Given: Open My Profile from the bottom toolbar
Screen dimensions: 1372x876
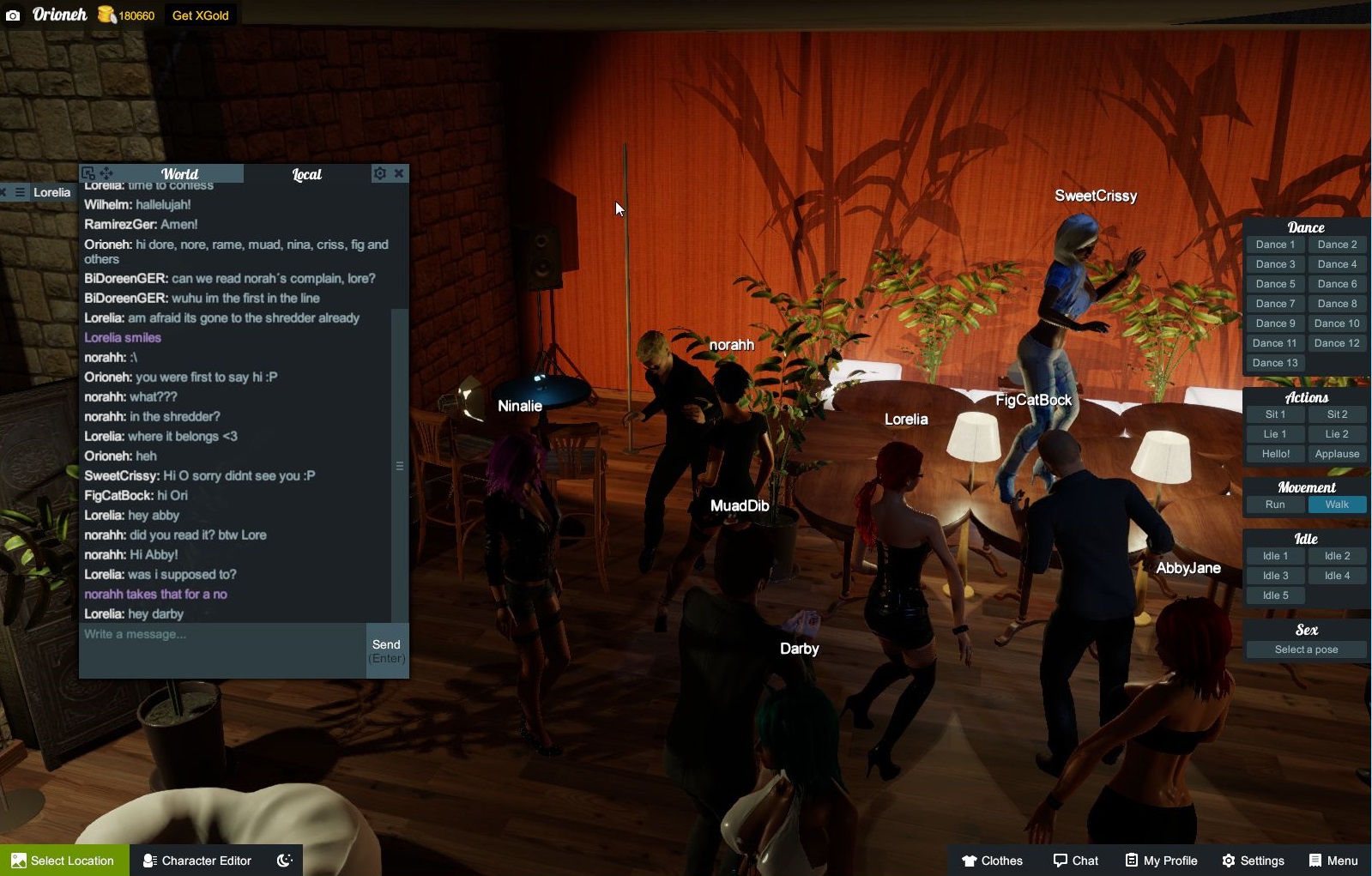Looking at the screenshot, I should [x=1161, y=860].
